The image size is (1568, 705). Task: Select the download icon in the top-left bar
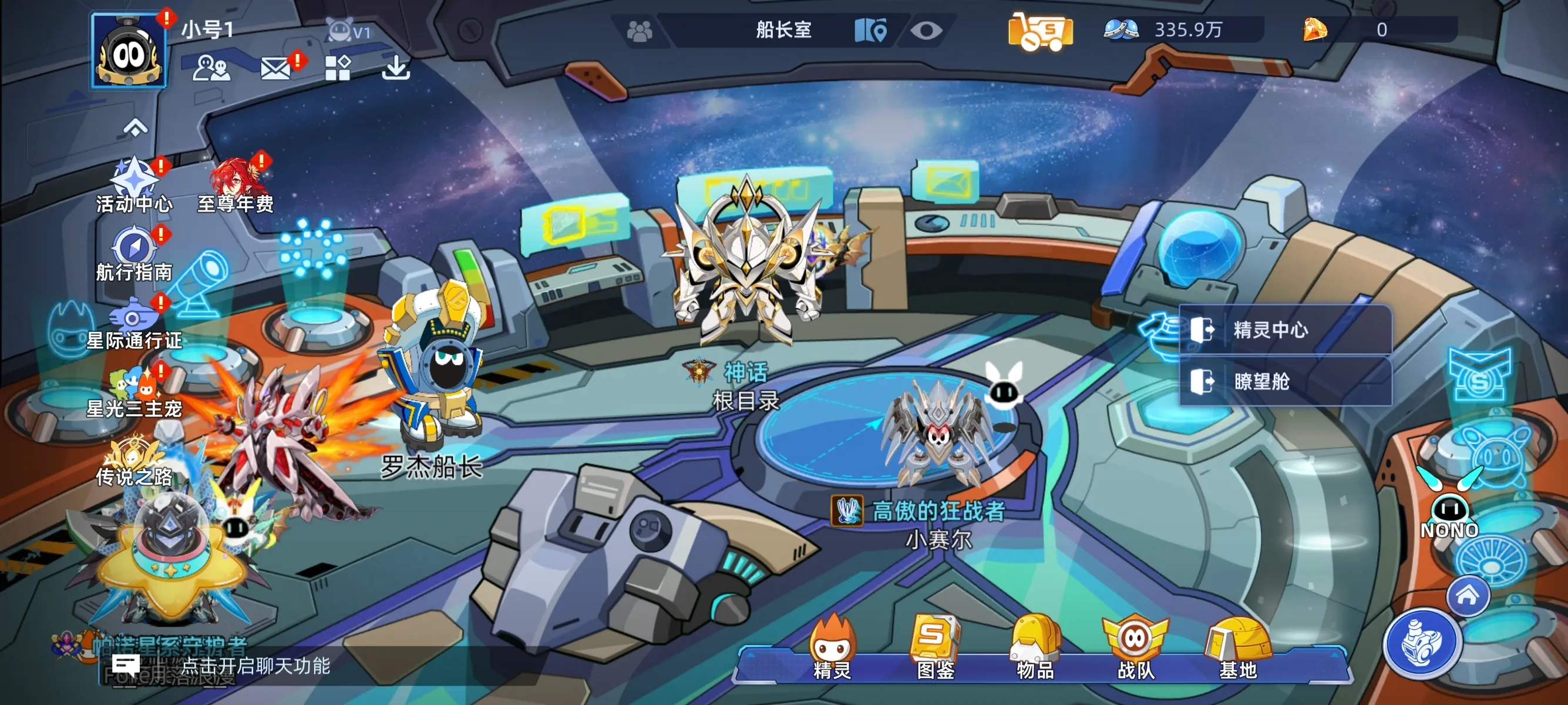coord(396,69)
